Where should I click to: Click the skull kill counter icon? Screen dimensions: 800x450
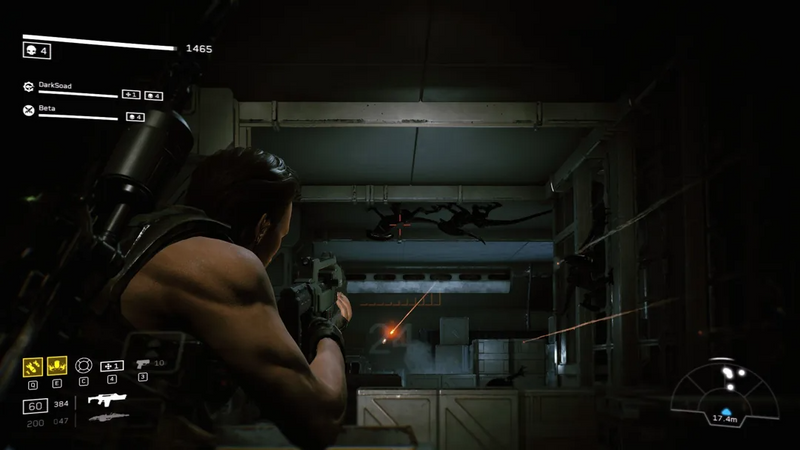click(x=30, y=49)
